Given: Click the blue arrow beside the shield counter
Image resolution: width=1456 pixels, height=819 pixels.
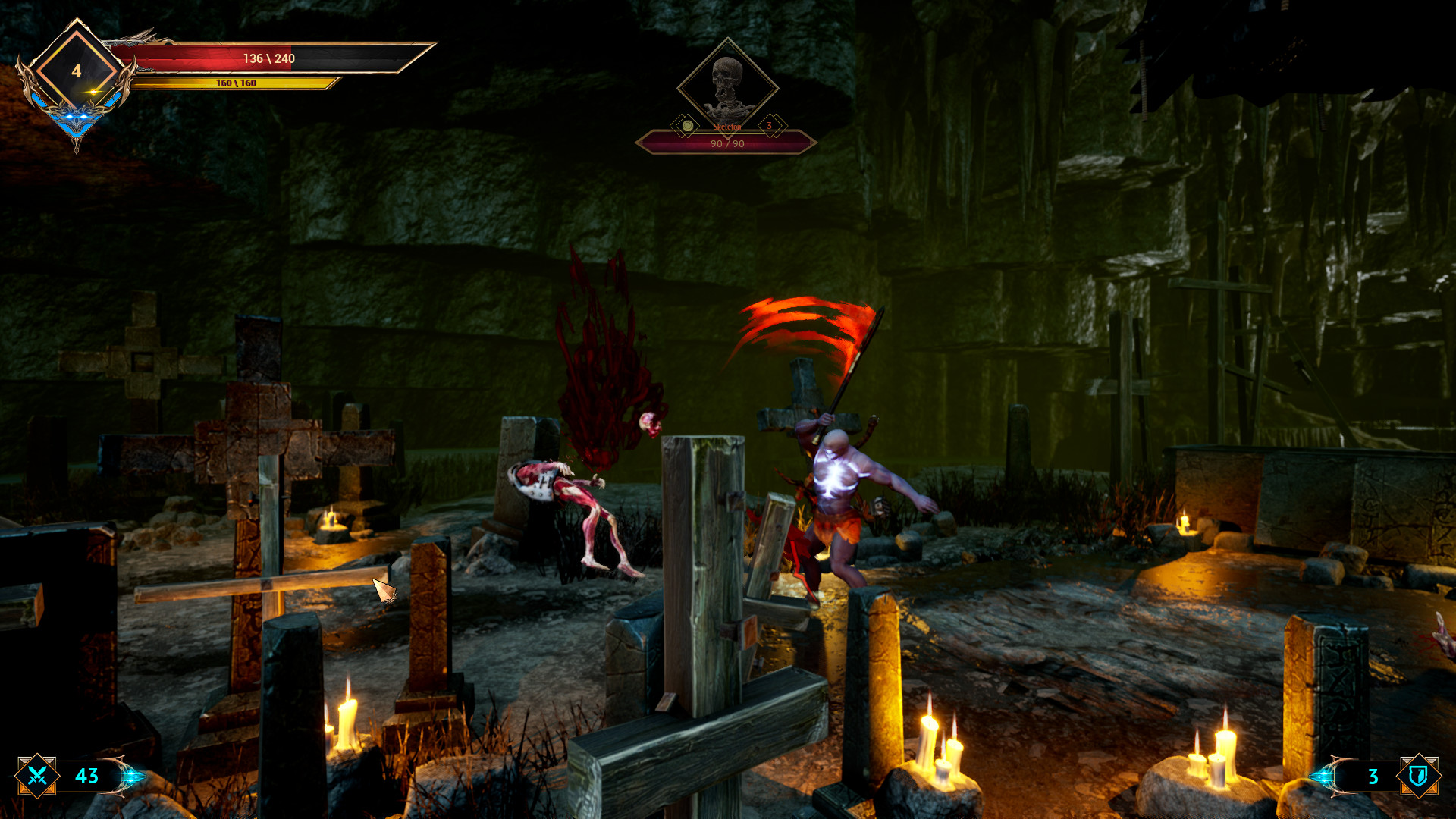Looking at the screenshot, I should pos(1323,776).
